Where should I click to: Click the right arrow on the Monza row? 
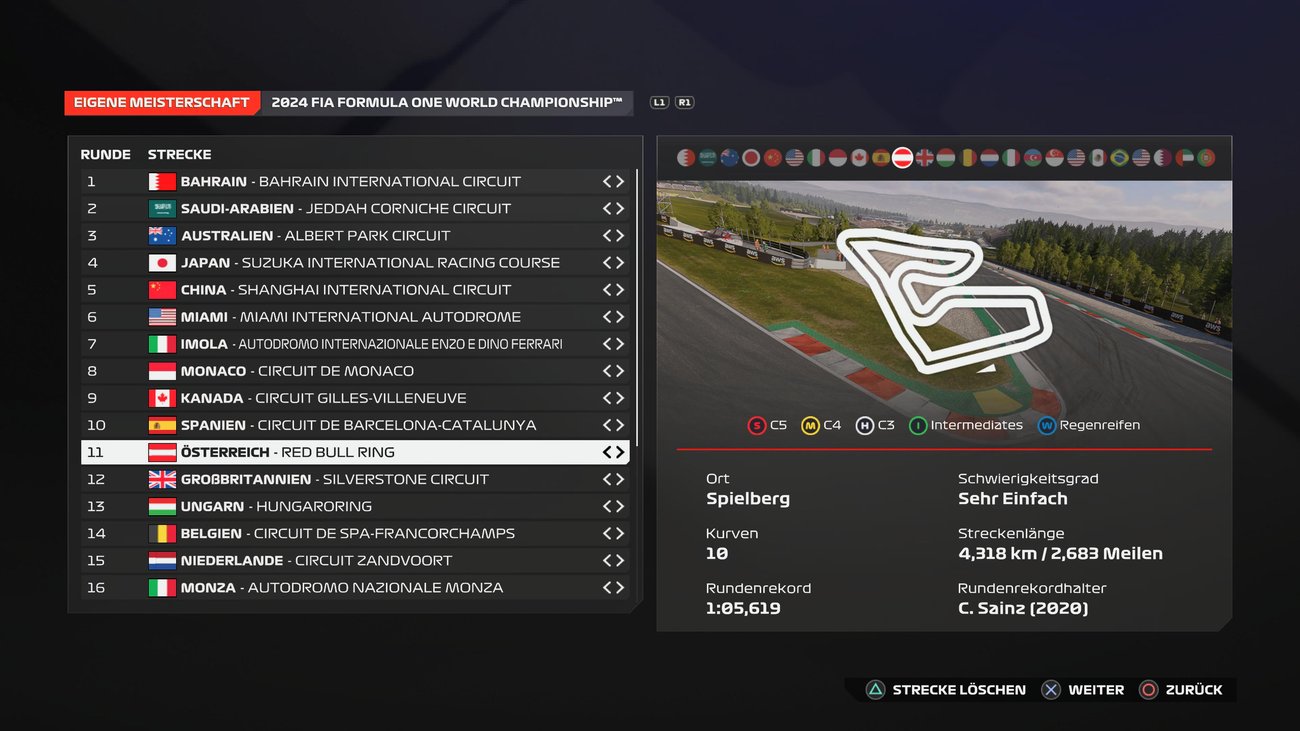tap(620, 587)
